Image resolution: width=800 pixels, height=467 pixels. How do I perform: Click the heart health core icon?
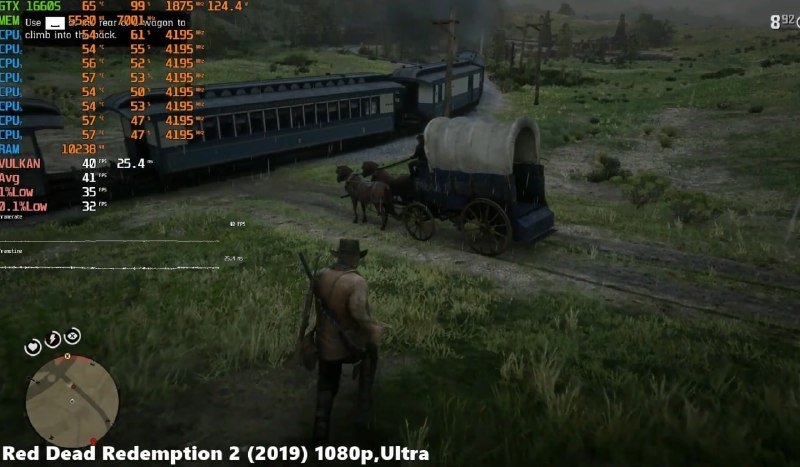(x=33, y=347)
